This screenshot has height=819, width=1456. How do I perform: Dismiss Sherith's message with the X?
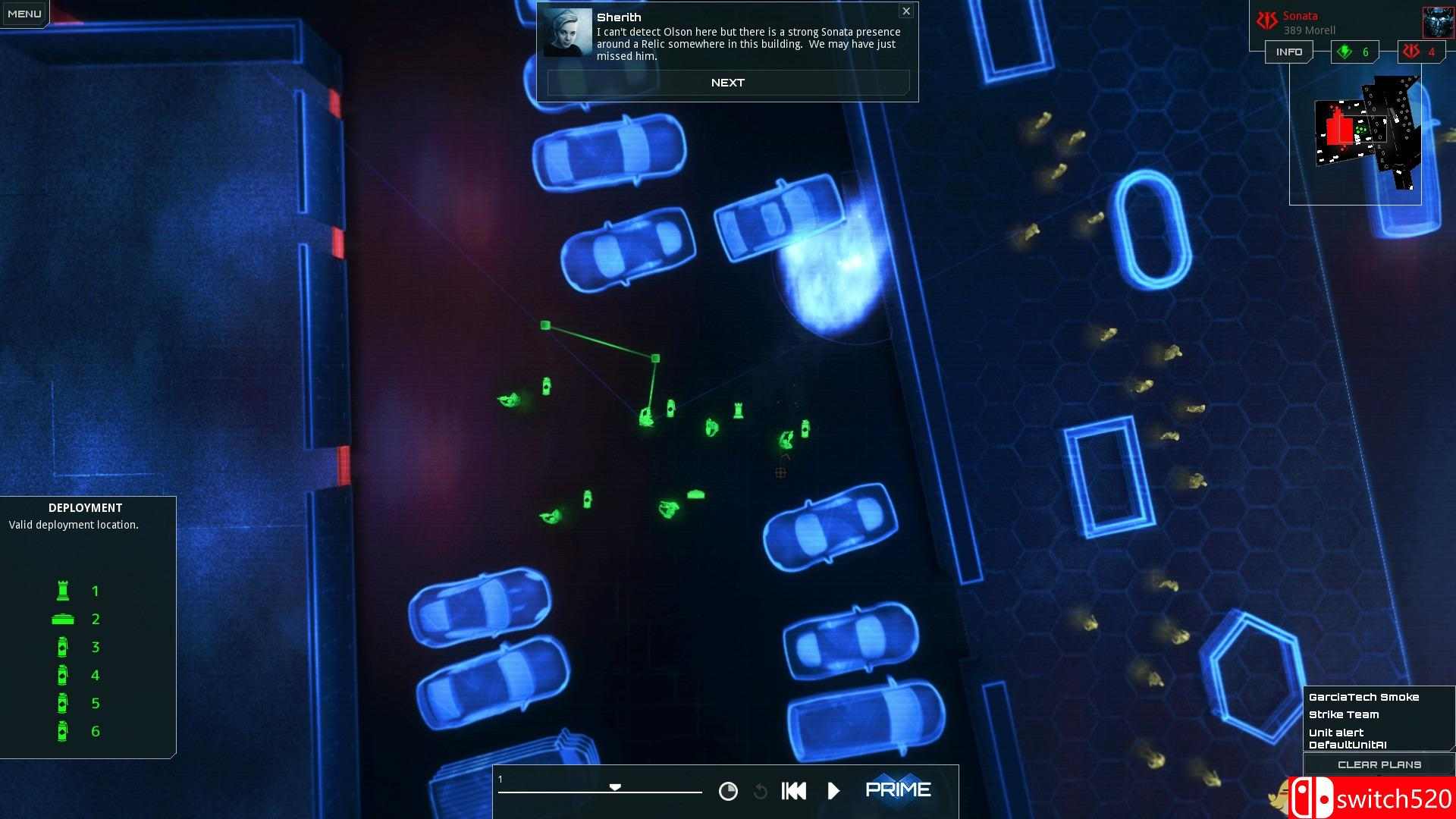[906, 11]
